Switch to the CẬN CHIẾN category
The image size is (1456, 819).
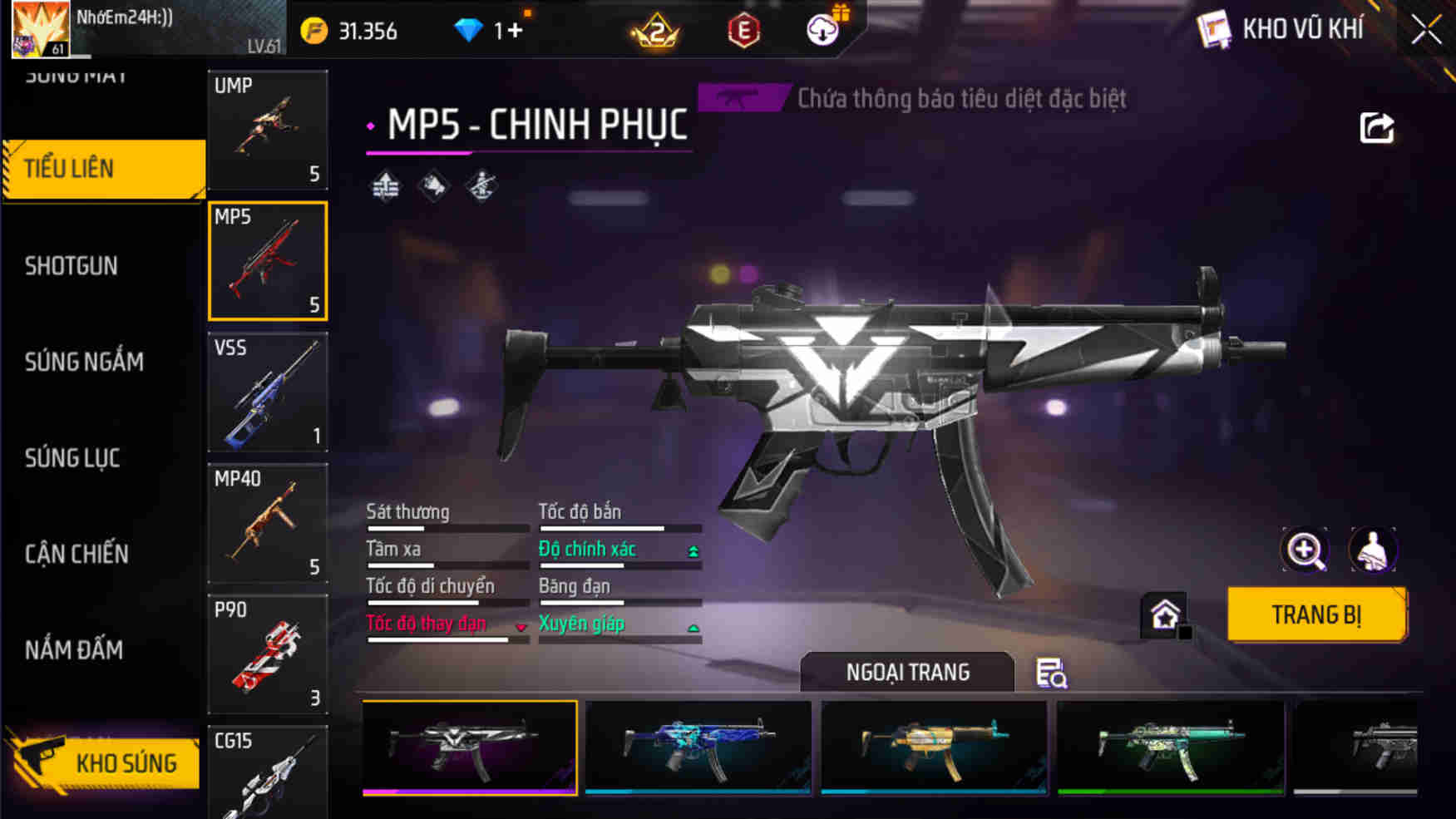pyautogui.click(x=77, y=554)
